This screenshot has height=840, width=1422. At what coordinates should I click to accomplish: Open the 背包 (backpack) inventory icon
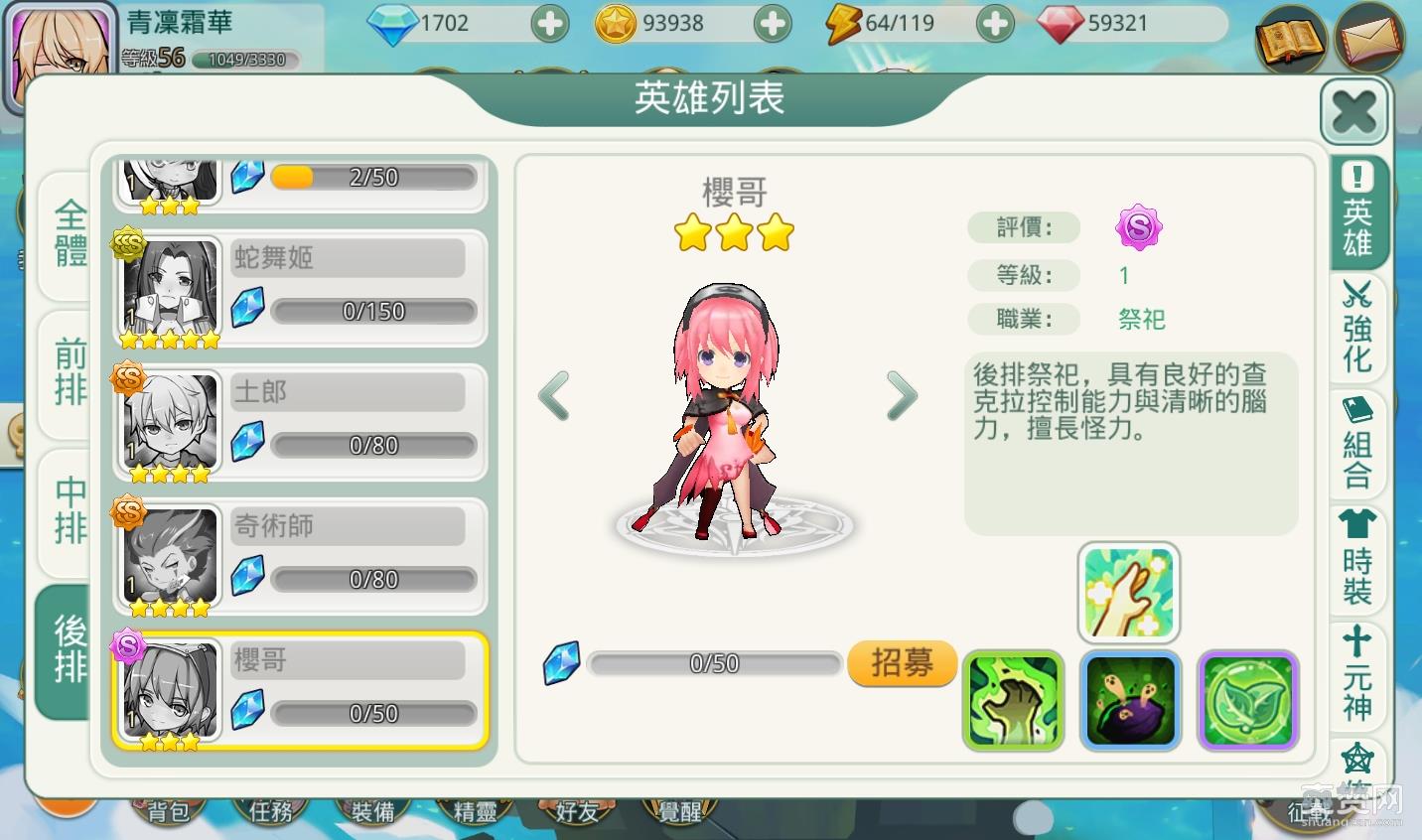[169, 811]
